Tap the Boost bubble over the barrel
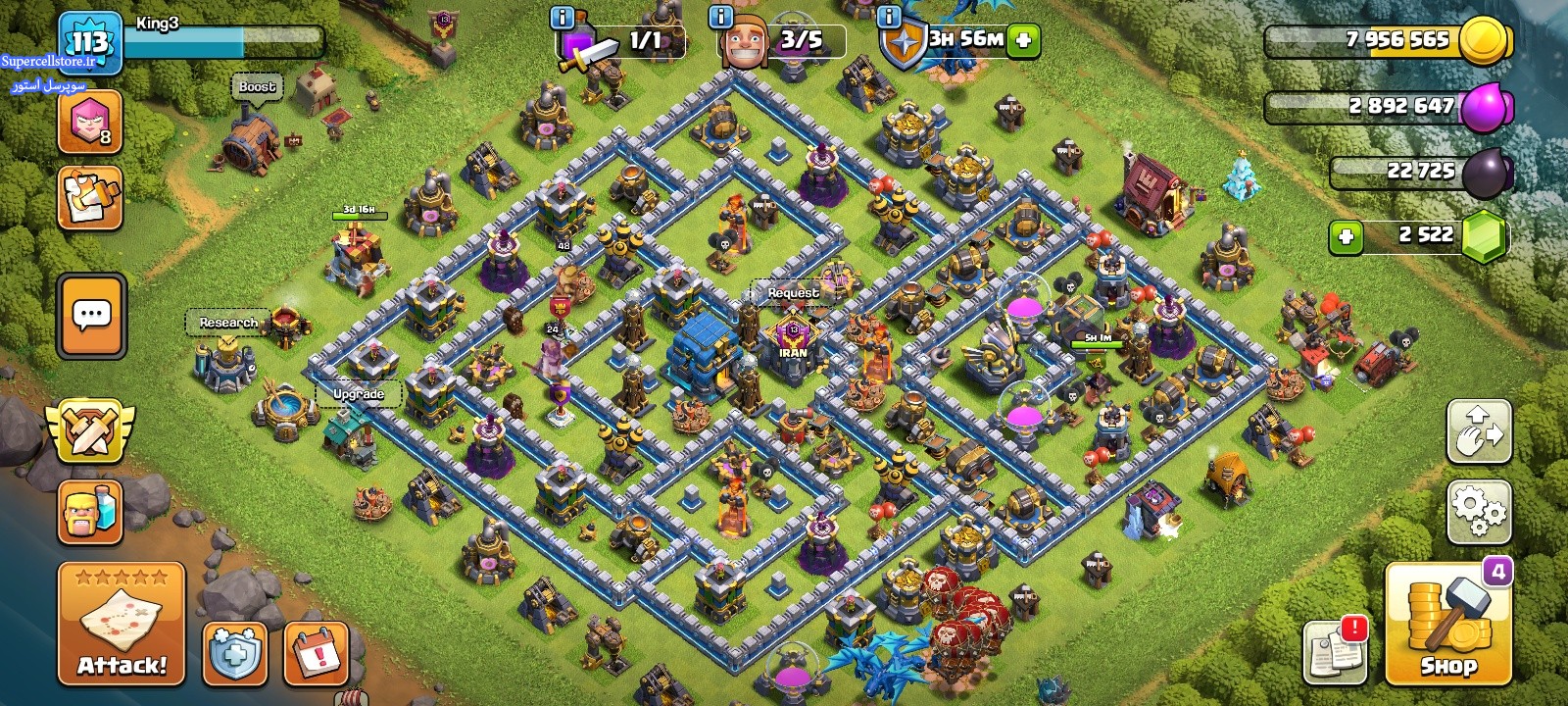Screen dimensions: 1568x706 (257, 87)
